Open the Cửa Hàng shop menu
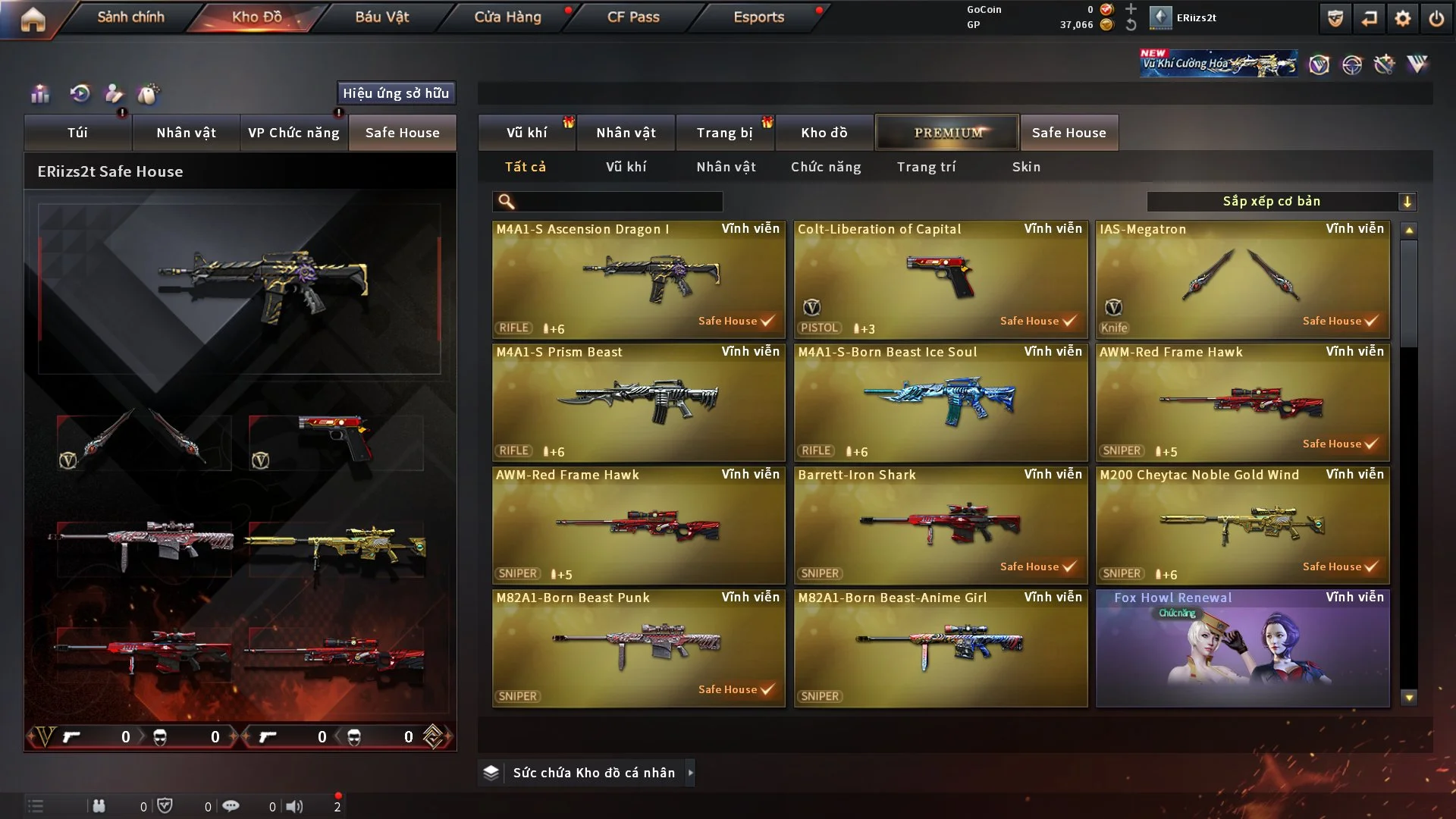 click(507, 17)
